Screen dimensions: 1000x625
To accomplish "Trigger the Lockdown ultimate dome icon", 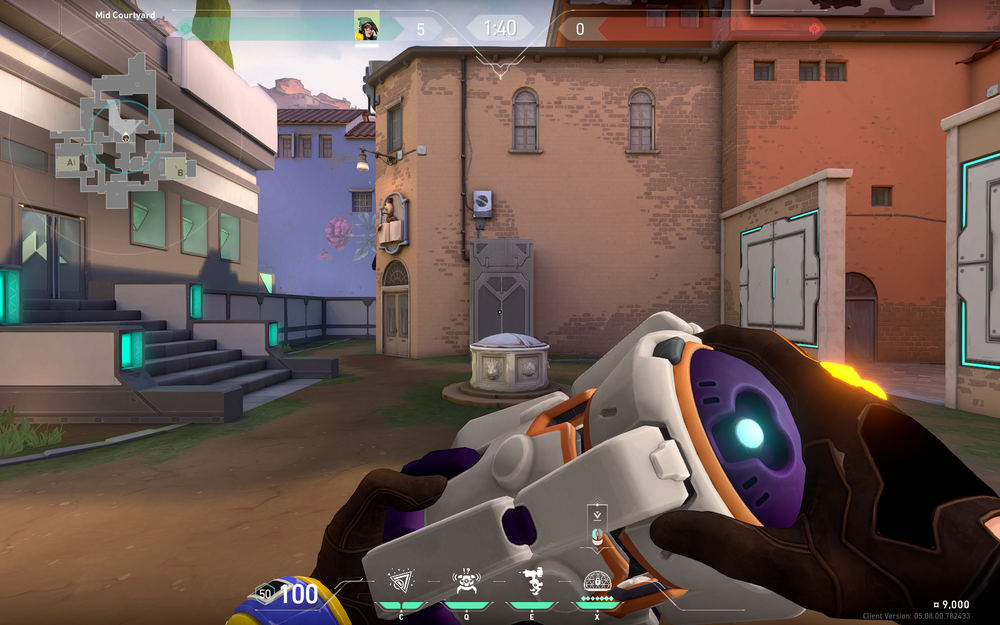I will coord(597,581).
